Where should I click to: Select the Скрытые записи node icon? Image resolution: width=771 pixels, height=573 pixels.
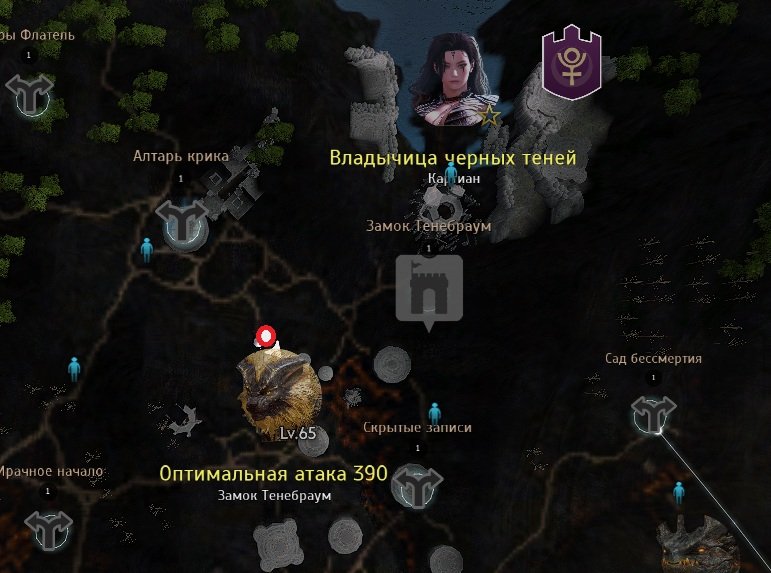click(x=417, y=486)
